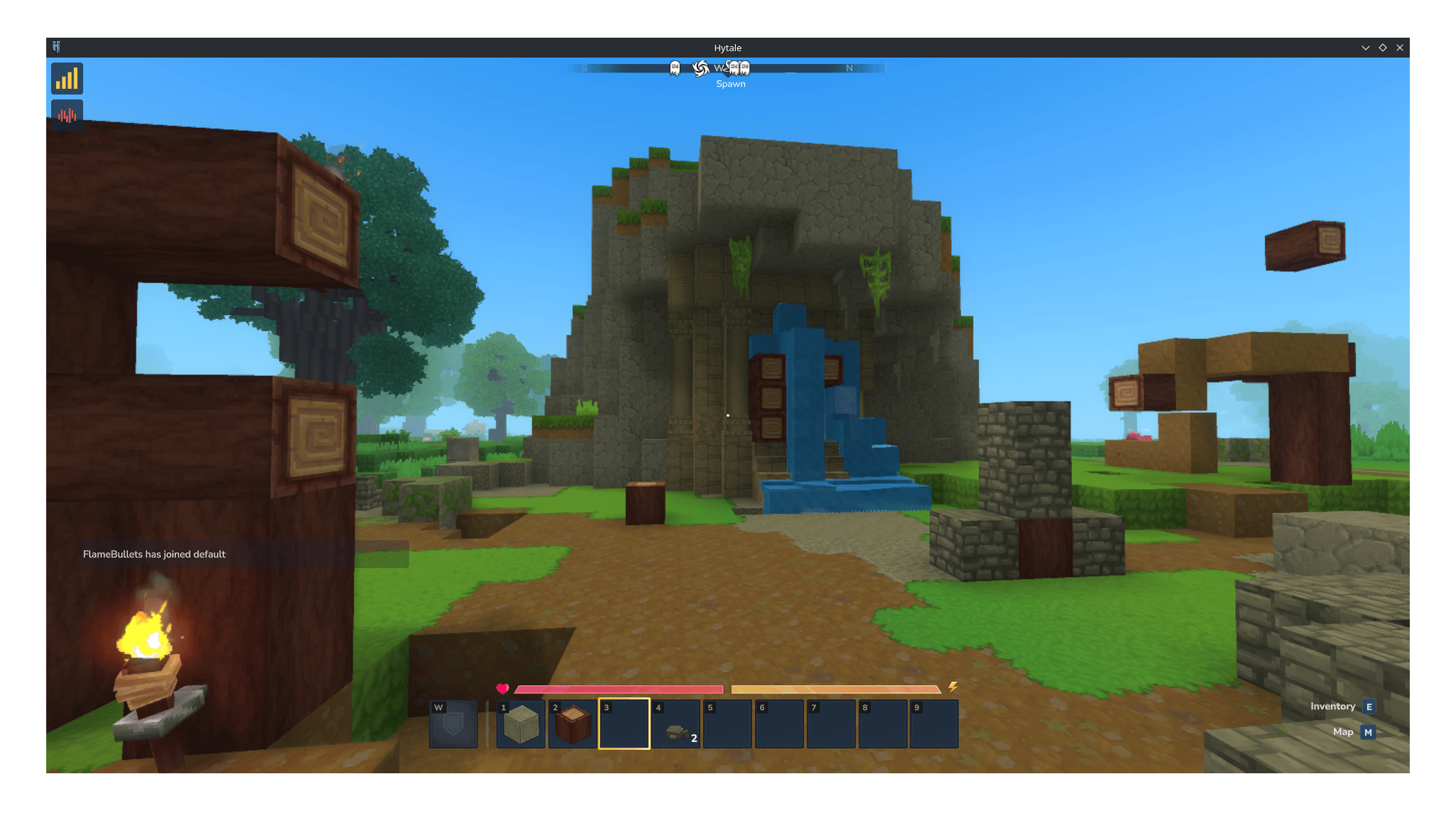Screen dimensions: 1456x828
Task: Click the yellow bar chart statistics icon
Action: click(67, 78)
